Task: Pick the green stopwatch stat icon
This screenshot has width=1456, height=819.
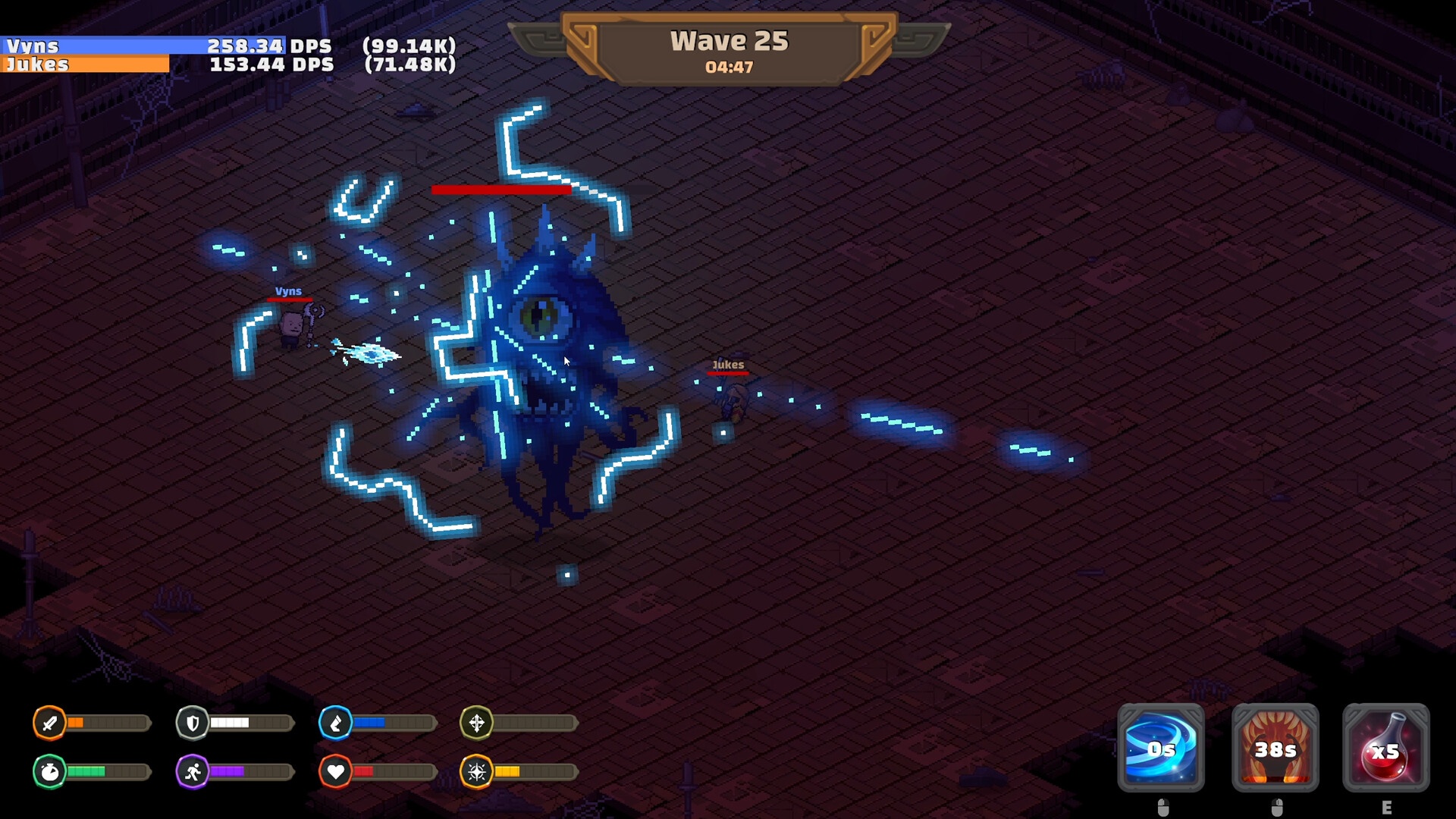Action: (49, 772)
